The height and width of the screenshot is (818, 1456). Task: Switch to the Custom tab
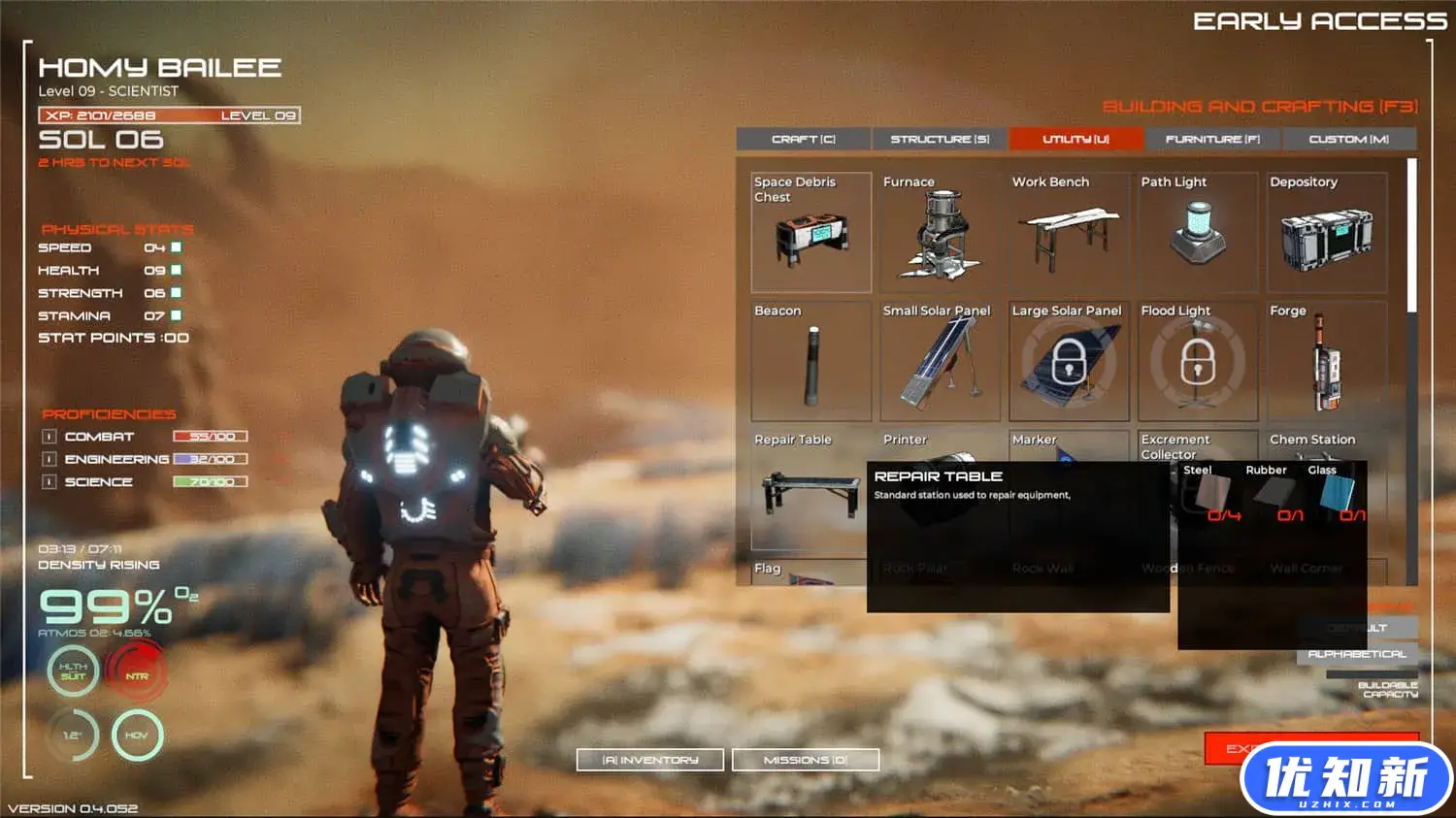point(1348,140)
